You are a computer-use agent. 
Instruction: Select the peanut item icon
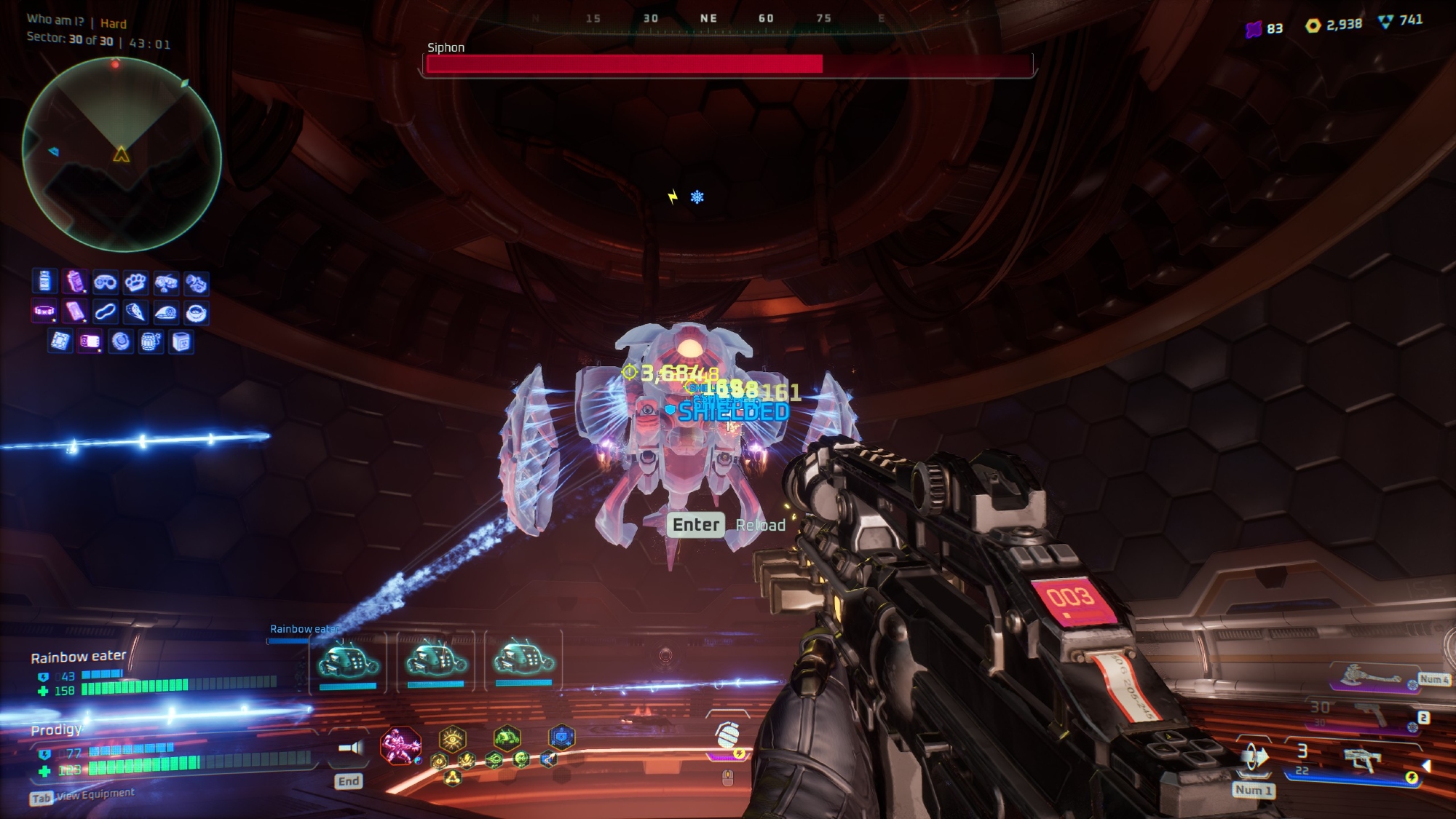[105, 312]
